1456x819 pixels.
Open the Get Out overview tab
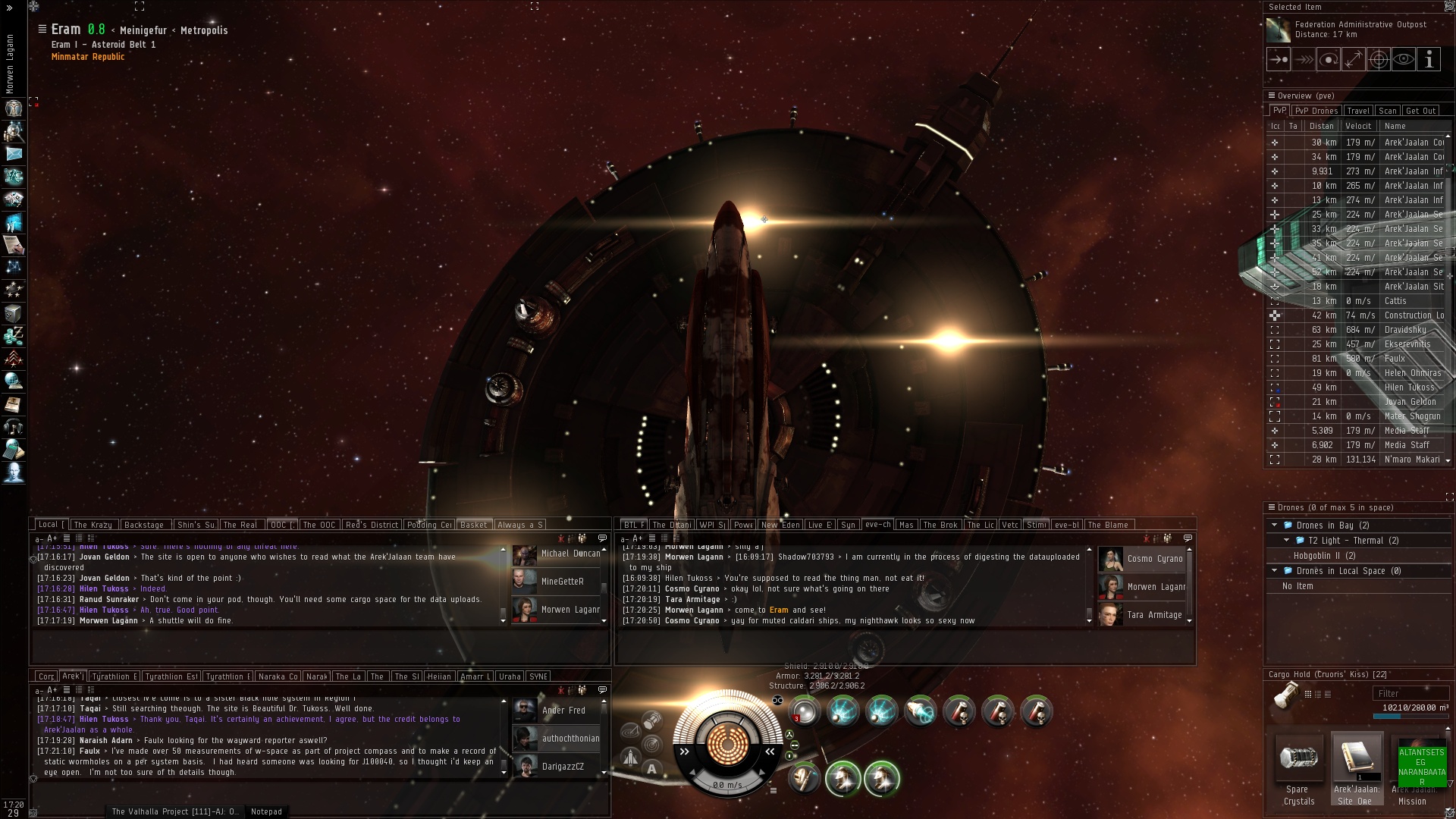click(x=1420, y=111)
